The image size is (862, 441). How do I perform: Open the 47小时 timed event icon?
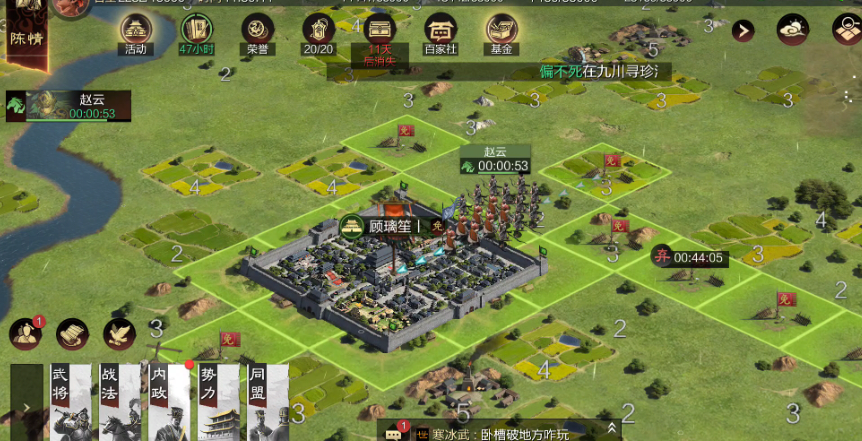[x=196, y=31]
